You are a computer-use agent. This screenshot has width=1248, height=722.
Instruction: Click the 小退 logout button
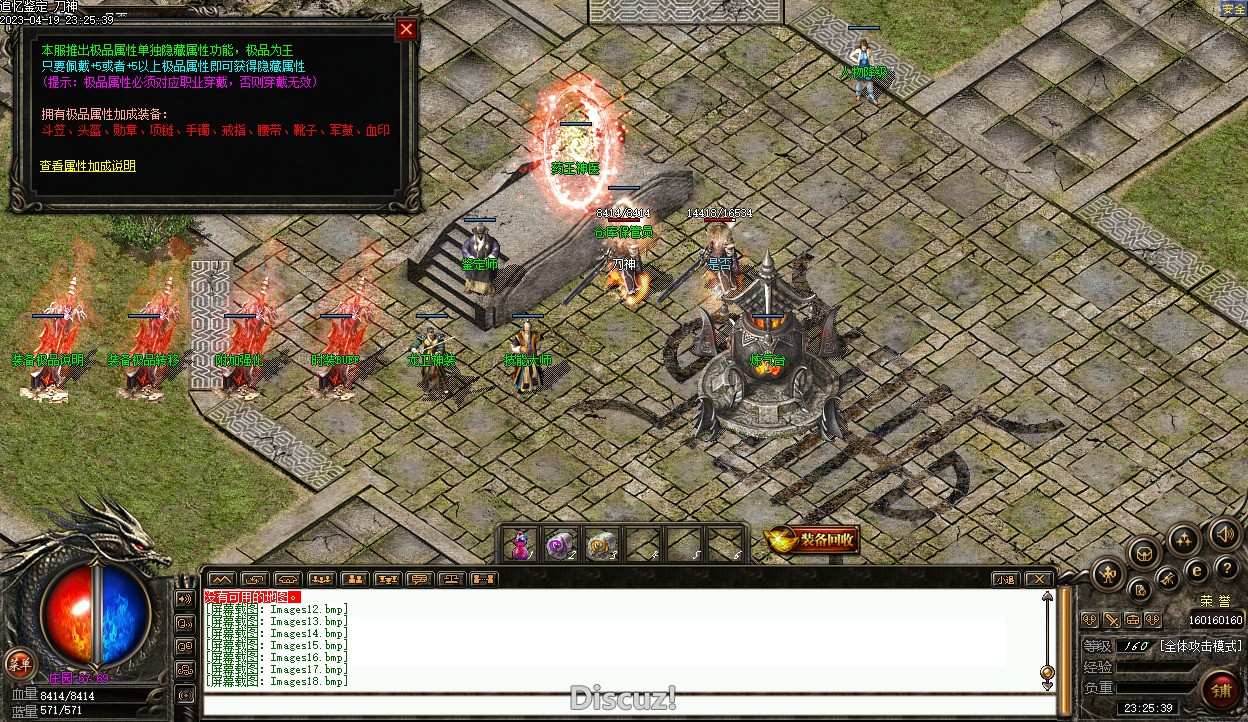coord(1005,579)
